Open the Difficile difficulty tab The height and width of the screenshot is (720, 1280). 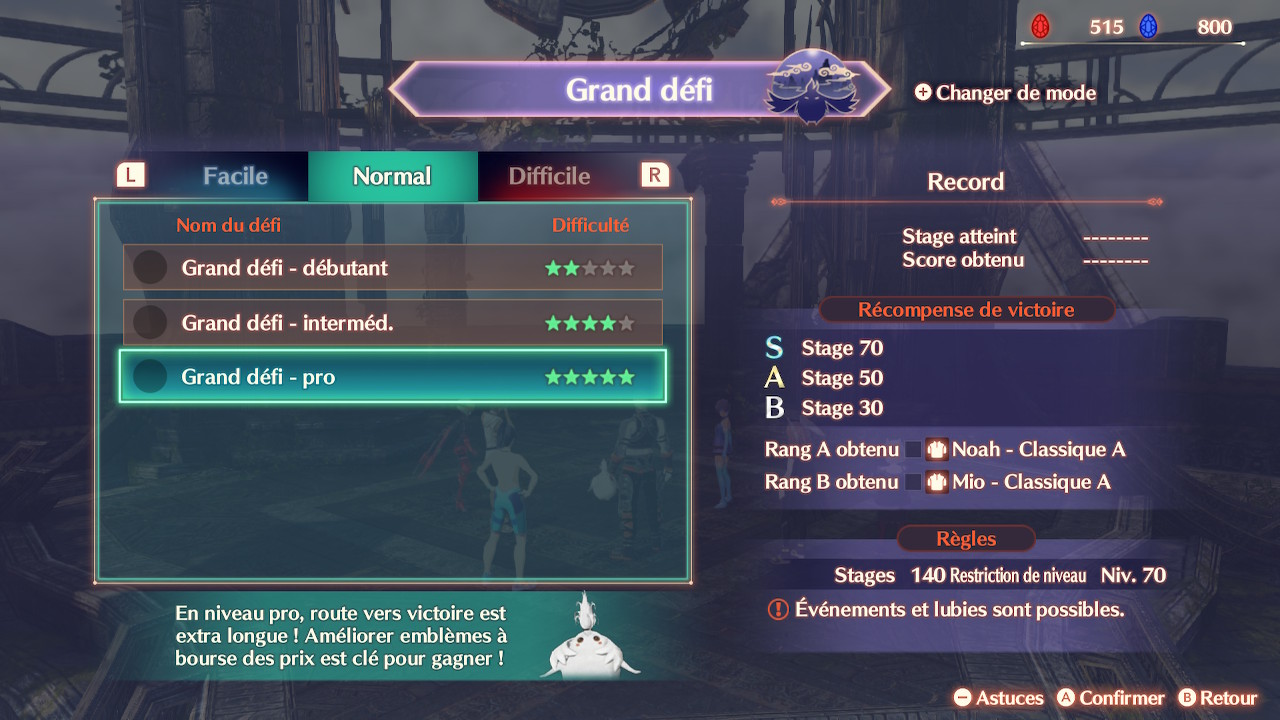549,177
